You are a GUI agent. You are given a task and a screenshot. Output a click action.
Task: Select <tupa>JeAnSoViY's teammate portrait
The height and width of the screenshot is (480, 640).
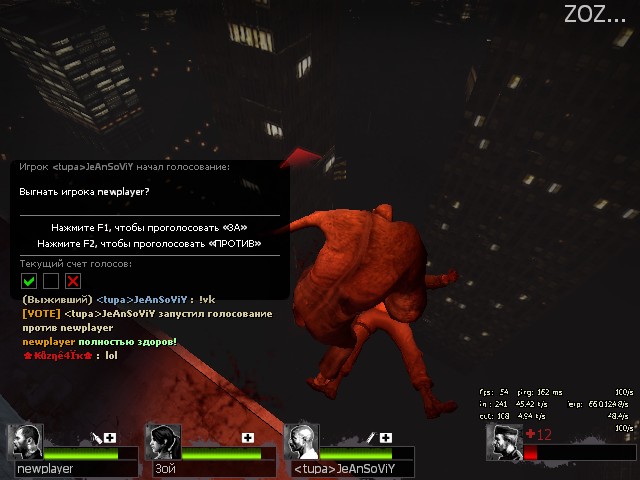(x=301, y=441)
